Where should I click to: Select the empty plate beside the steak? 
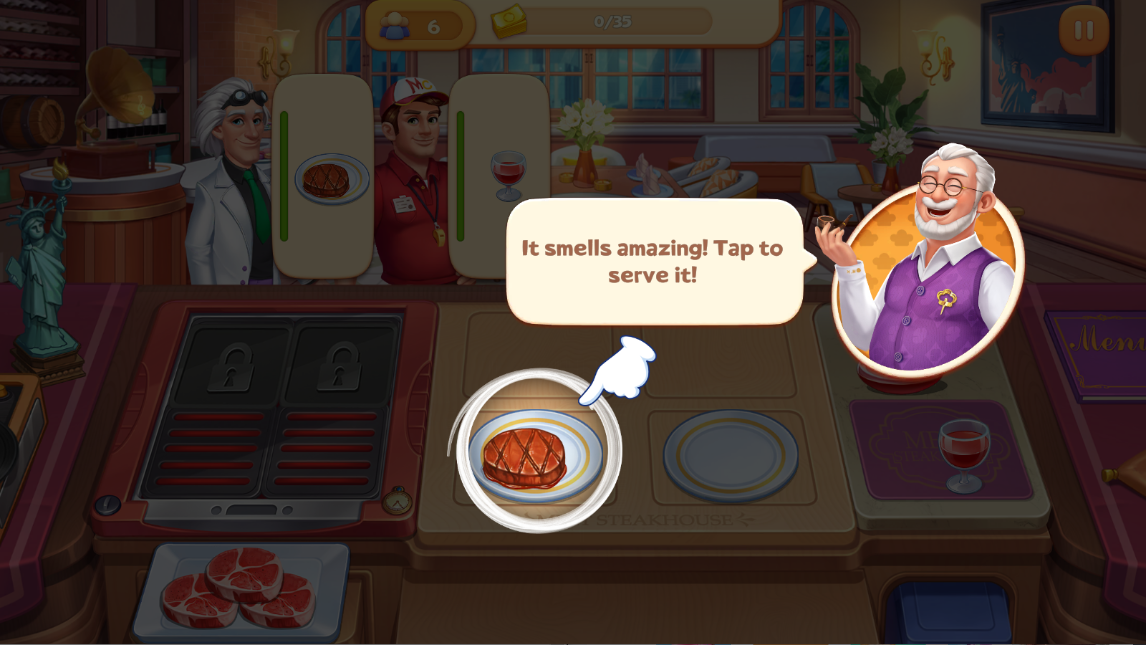click(730, 455)
